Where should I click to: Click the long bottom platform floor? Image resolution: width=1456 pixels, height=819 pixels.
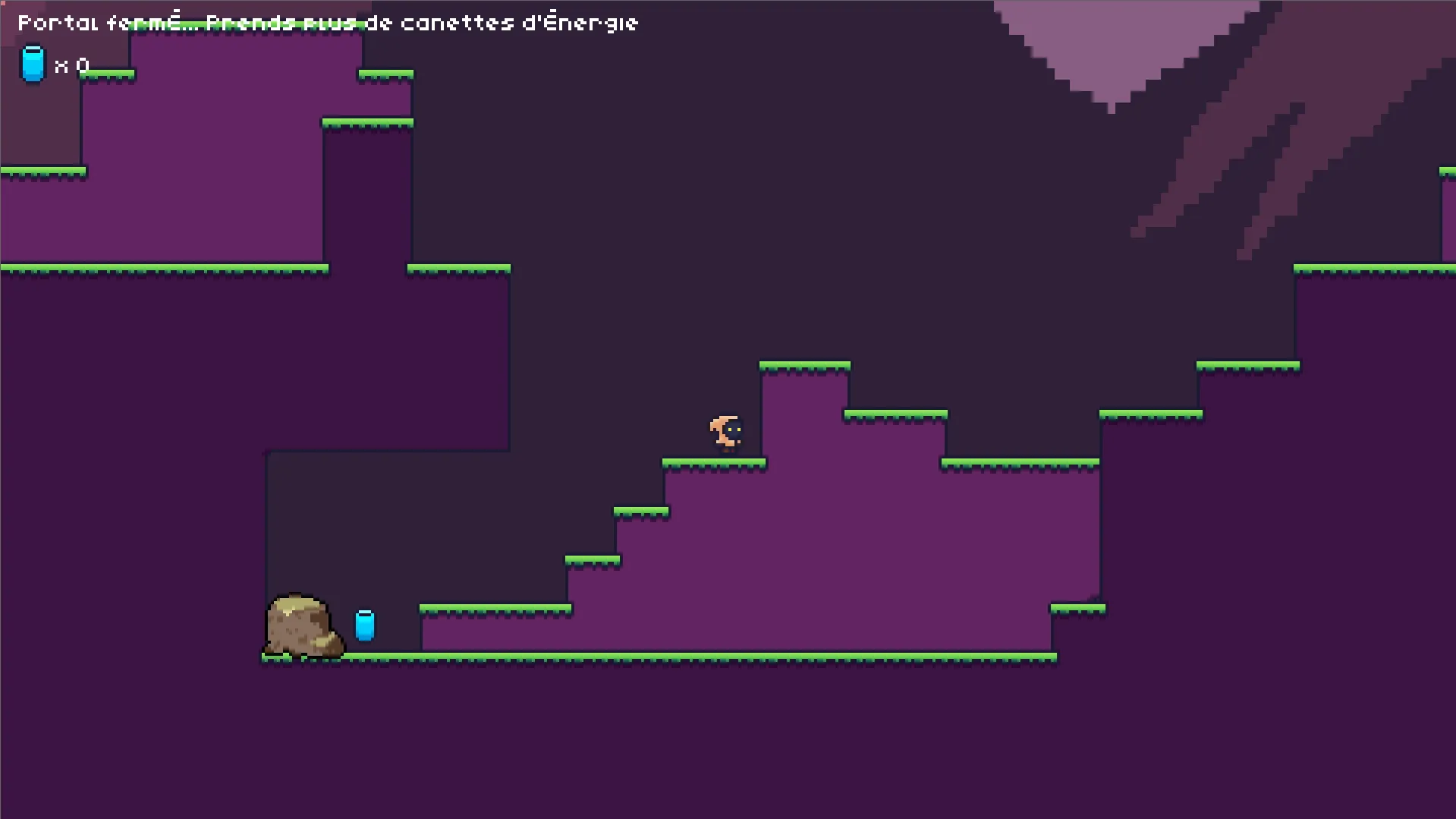click(x=660, y=657)
